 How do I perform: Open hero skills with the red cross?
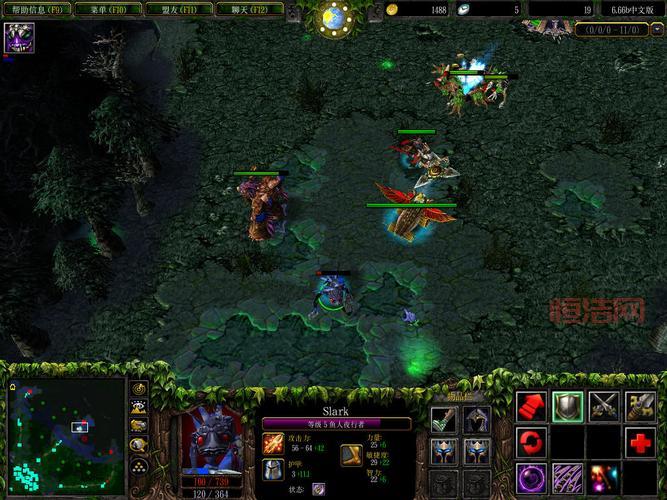tap(640, 442)
